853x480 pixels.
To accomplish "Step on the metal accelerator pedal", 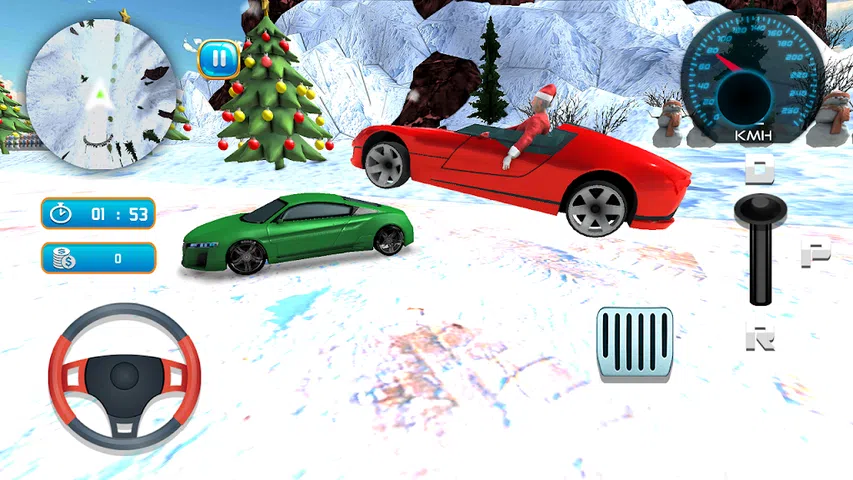I will [x=635, y=343].
